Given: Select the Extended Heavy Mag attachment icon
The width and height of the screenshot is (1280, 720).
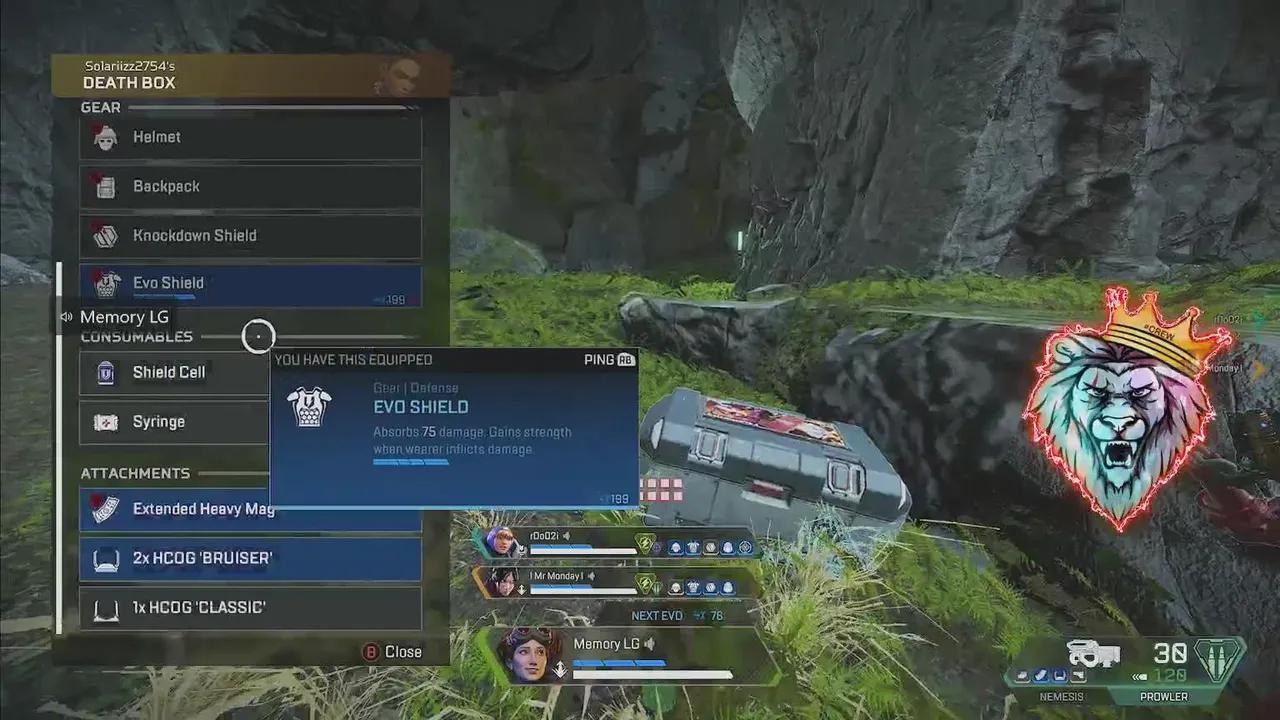Looking at the screenshot, I should click(107, 509).
